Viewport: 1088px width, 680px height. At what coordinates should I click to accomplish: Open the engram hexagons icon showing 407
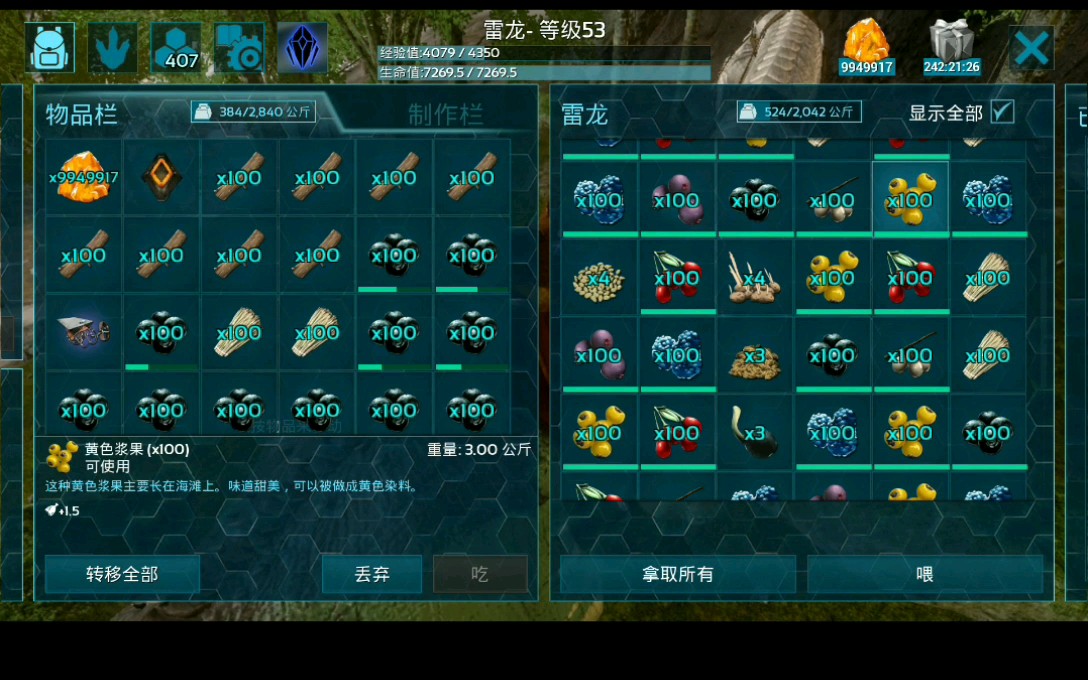pyautogui.click(x=176, y=47)
